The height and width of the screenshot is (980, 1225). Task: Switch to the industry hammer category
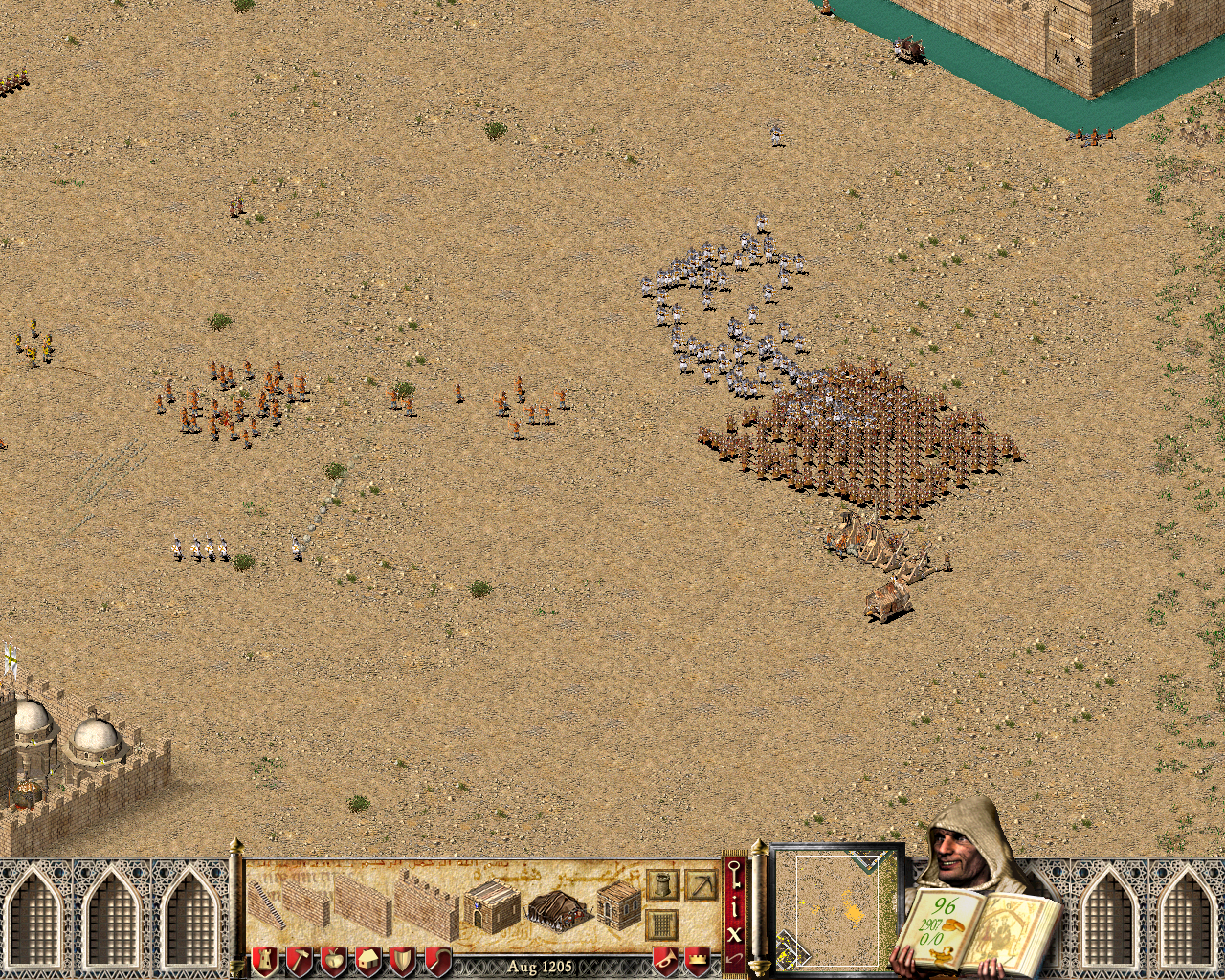(x=300, y=960)
